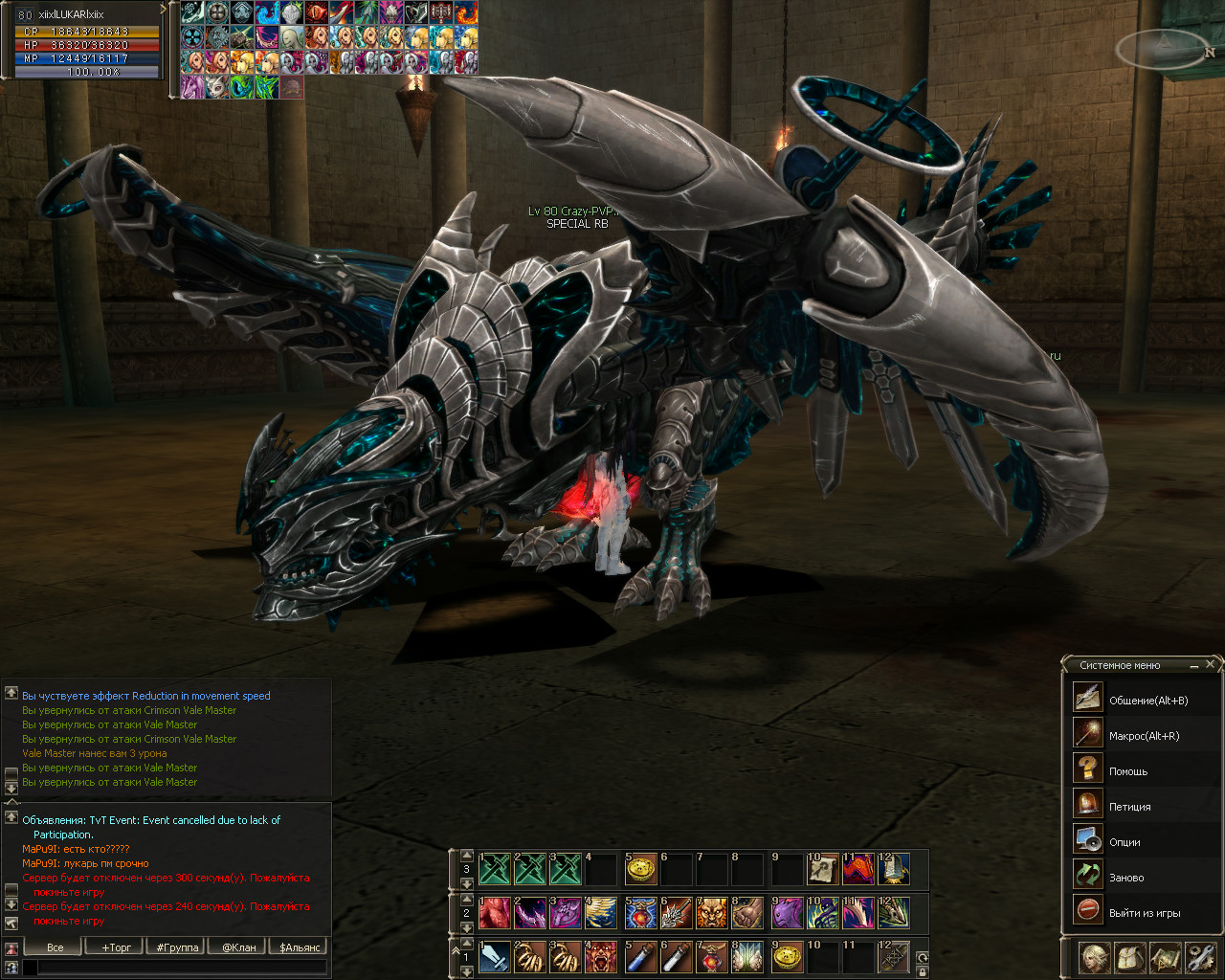1225x980 pixels.
Task: Use the blue potion in hotbar slot 5
Action: tap(641, 957)
